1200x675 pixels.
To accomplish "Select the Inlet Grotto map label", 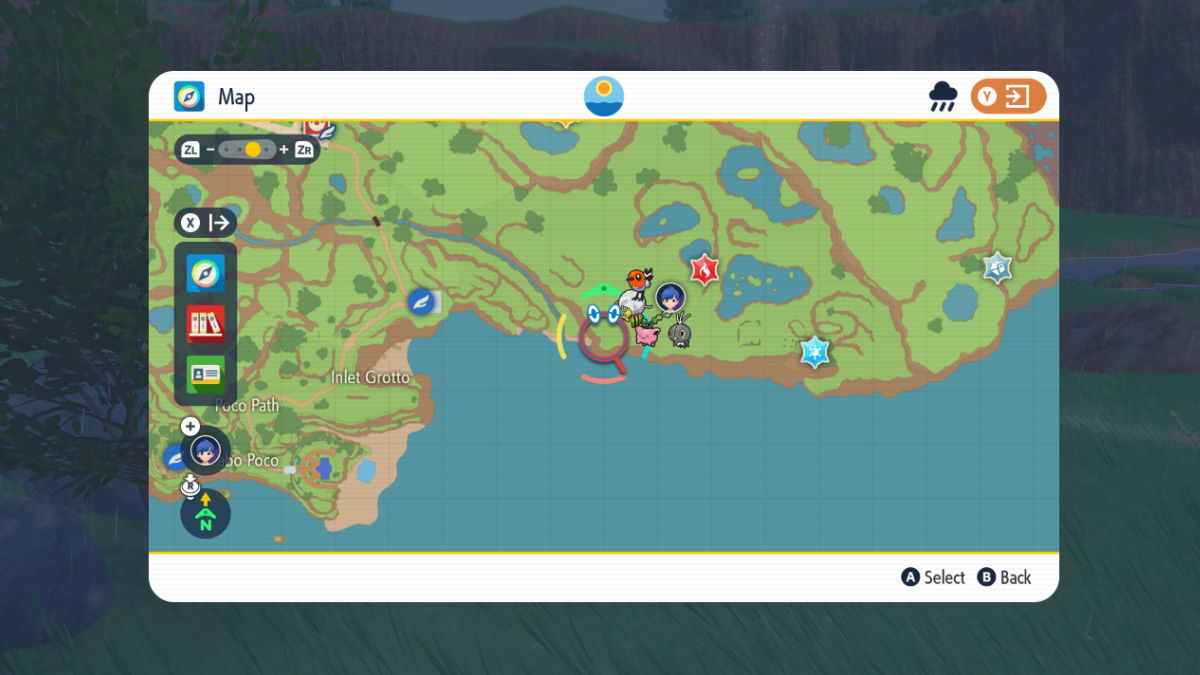I will 370,377.
